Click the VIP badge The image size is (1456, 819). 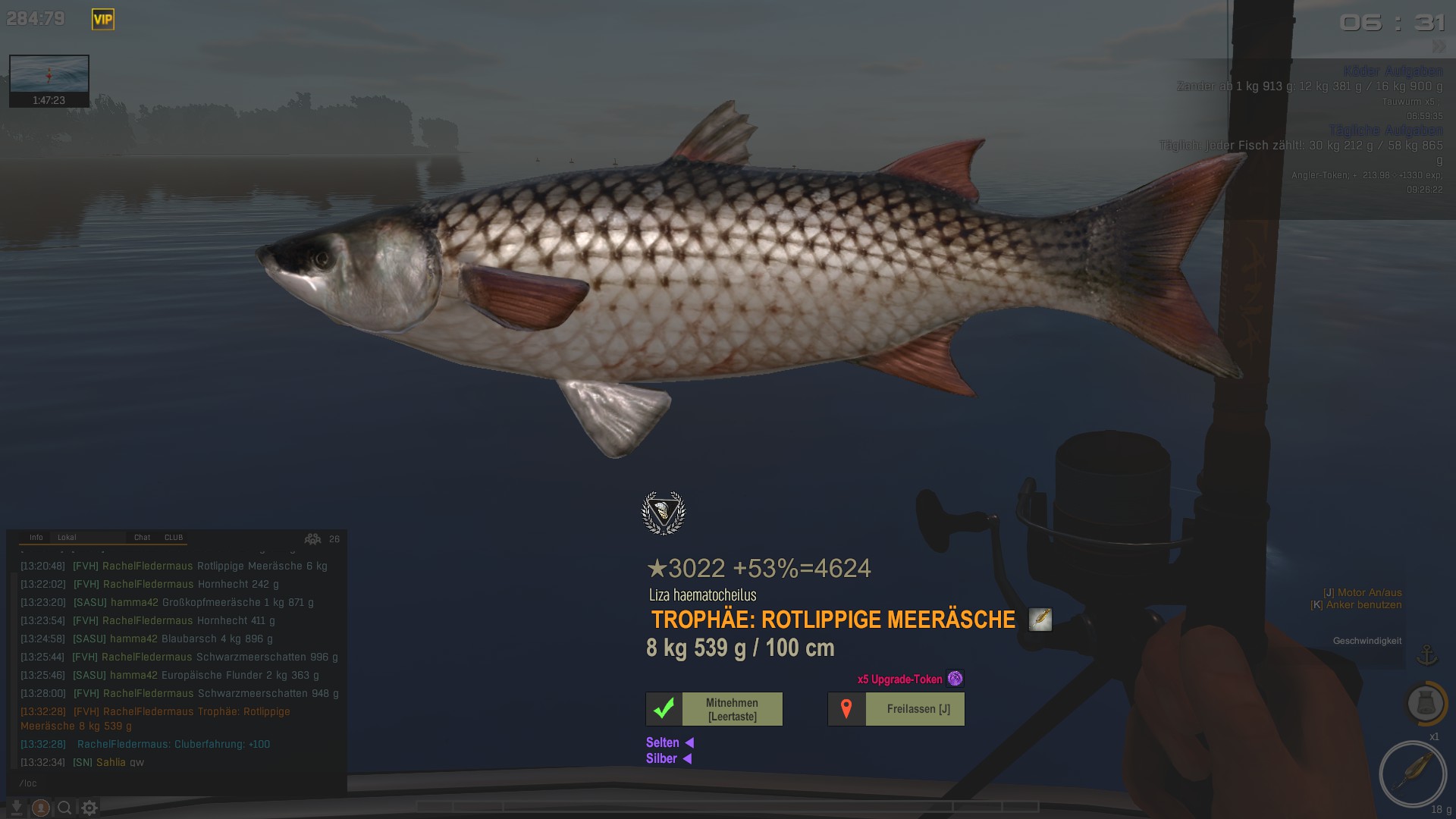click(103, 20)
